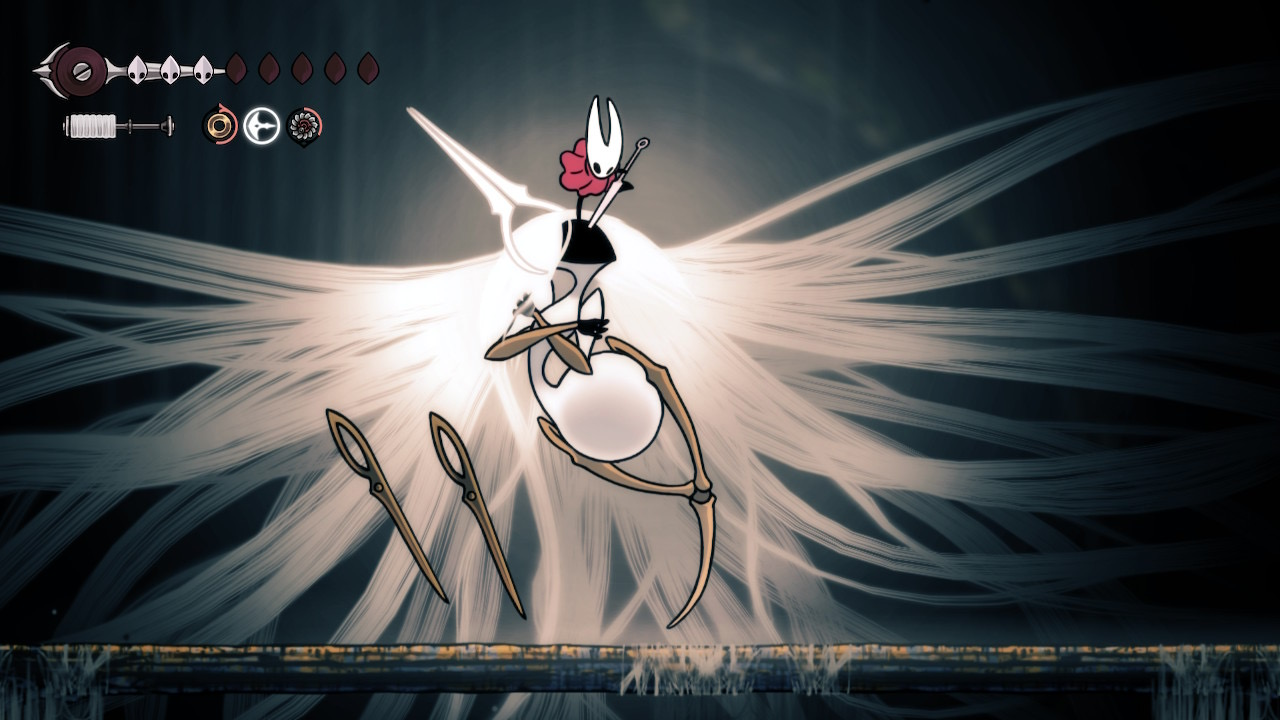1280x720 pixels.
Task: Choose the spiral sawblade tool icon
Action: pyautogui.click(x=304, y=126)
